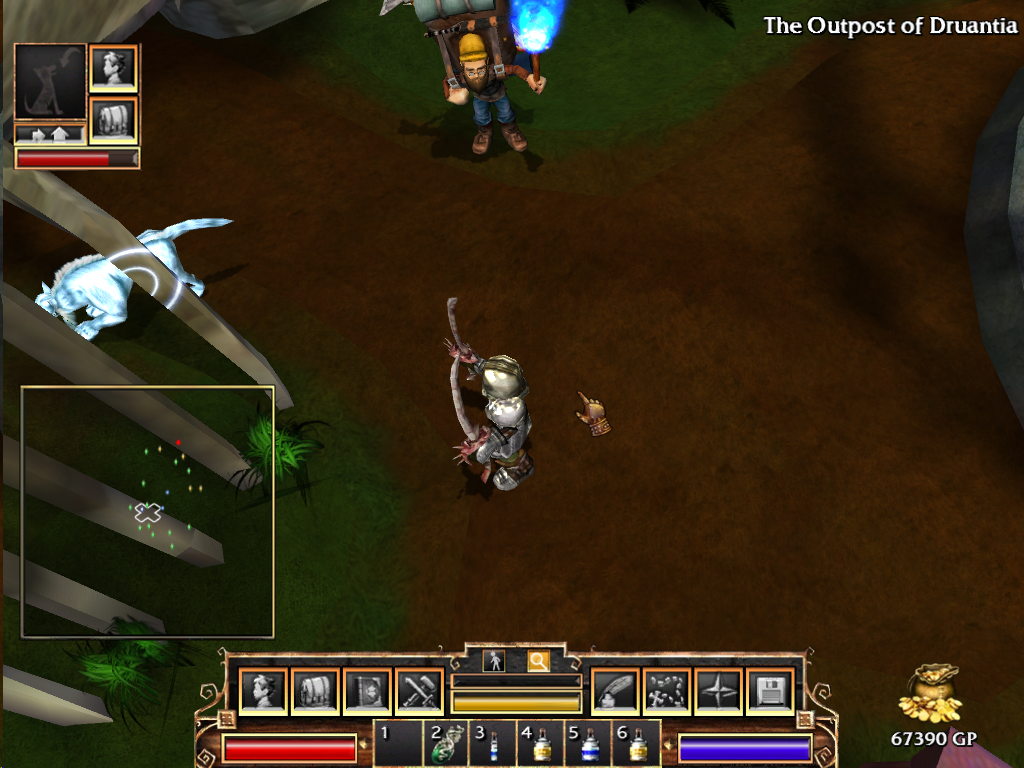Open the spellbook icon
The width and height of the screenshot is (1024, 768).
click(367, 691)
